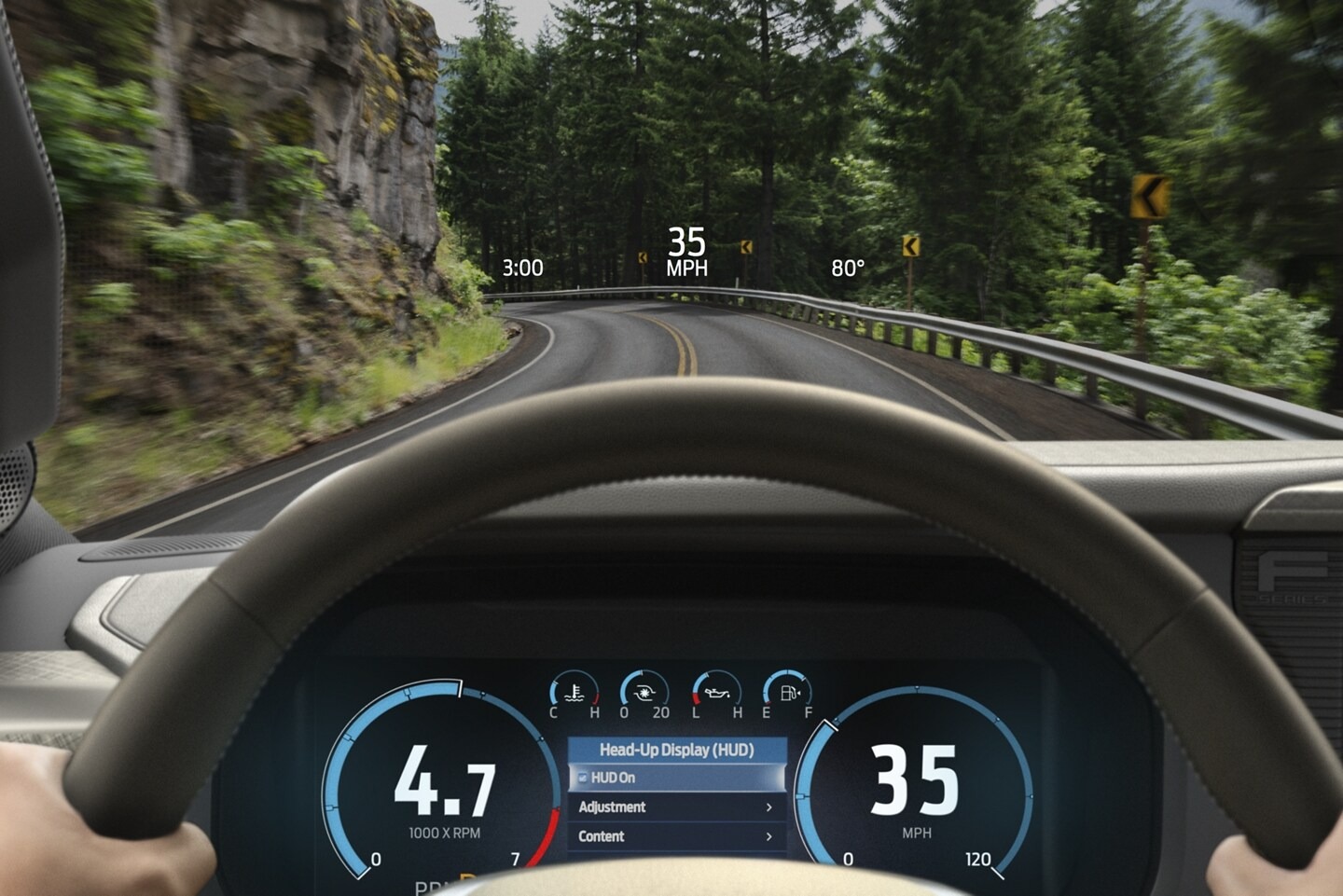Select the Head-Up Display (HUD) header
The height and width of the screenshot is (896, 1343).
click(x=678, y=750)
